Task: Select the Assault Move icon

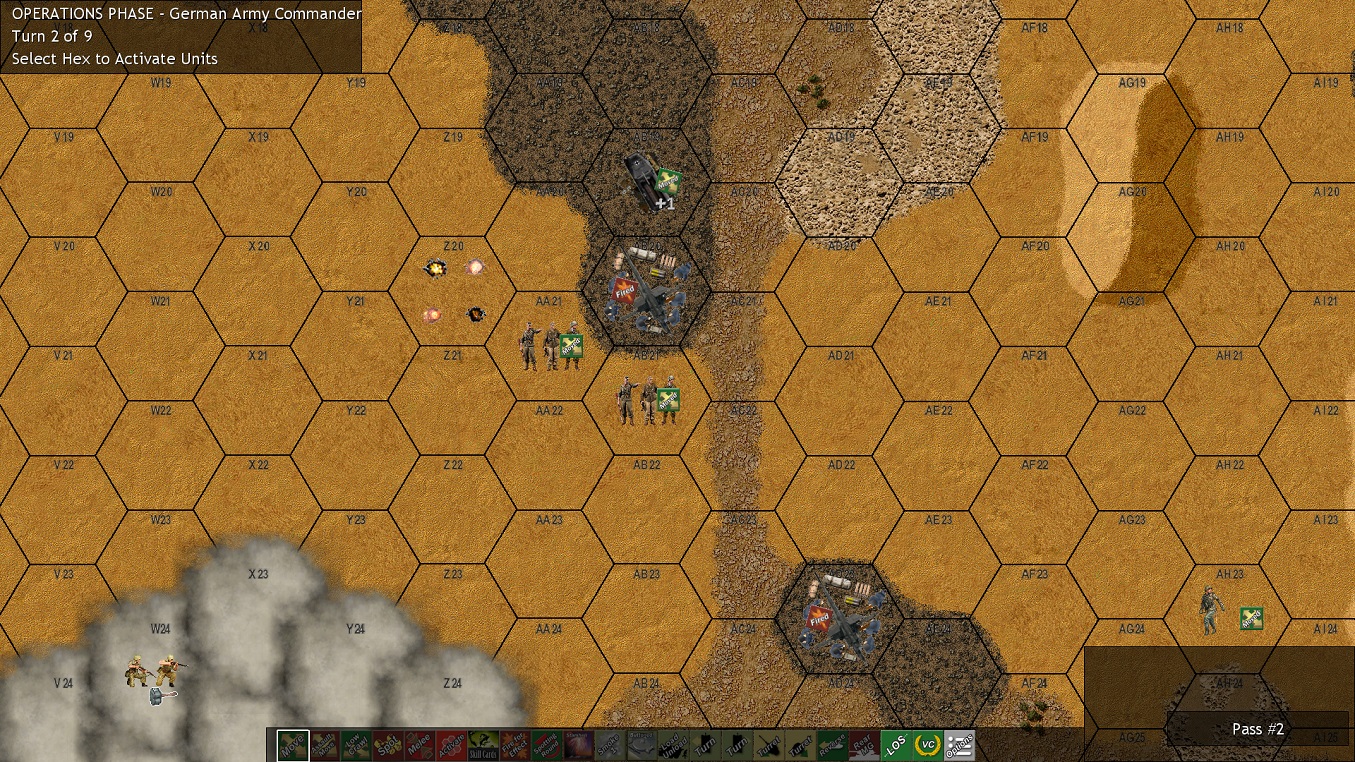Action: tap(326, 744)
